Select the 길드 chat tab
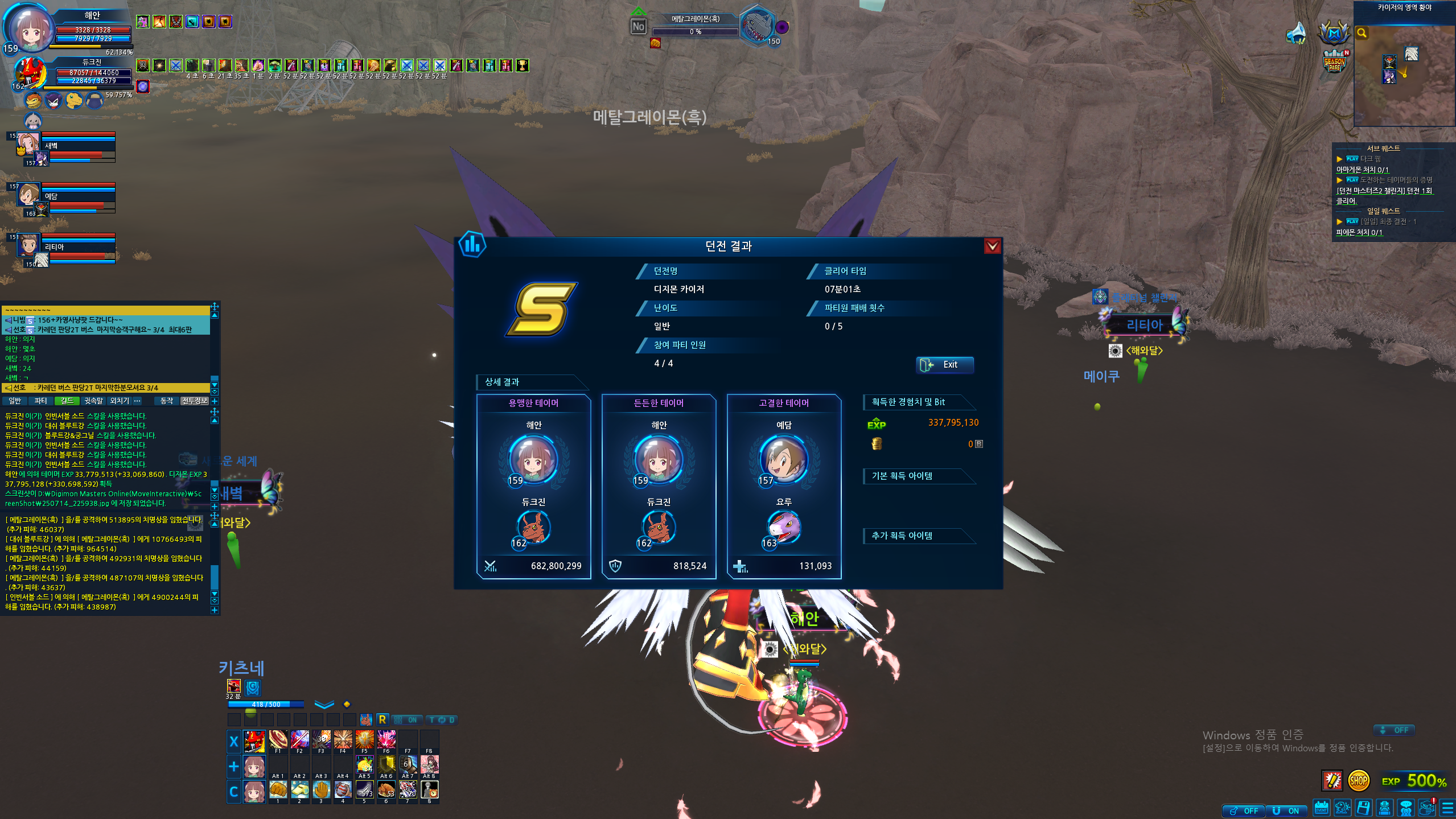This screenshot has width=1456, height=819. pyautogui.click(x=67, y=401)
